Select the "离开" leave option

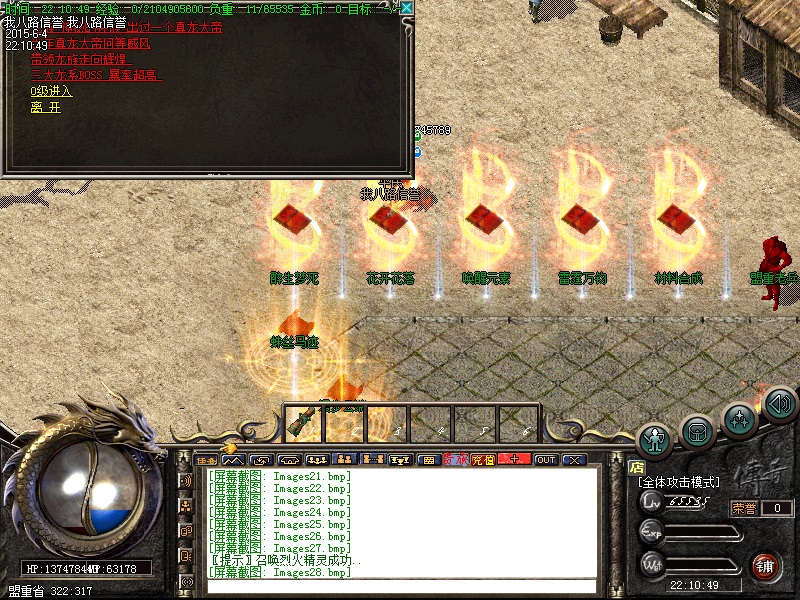pos(46,107)
